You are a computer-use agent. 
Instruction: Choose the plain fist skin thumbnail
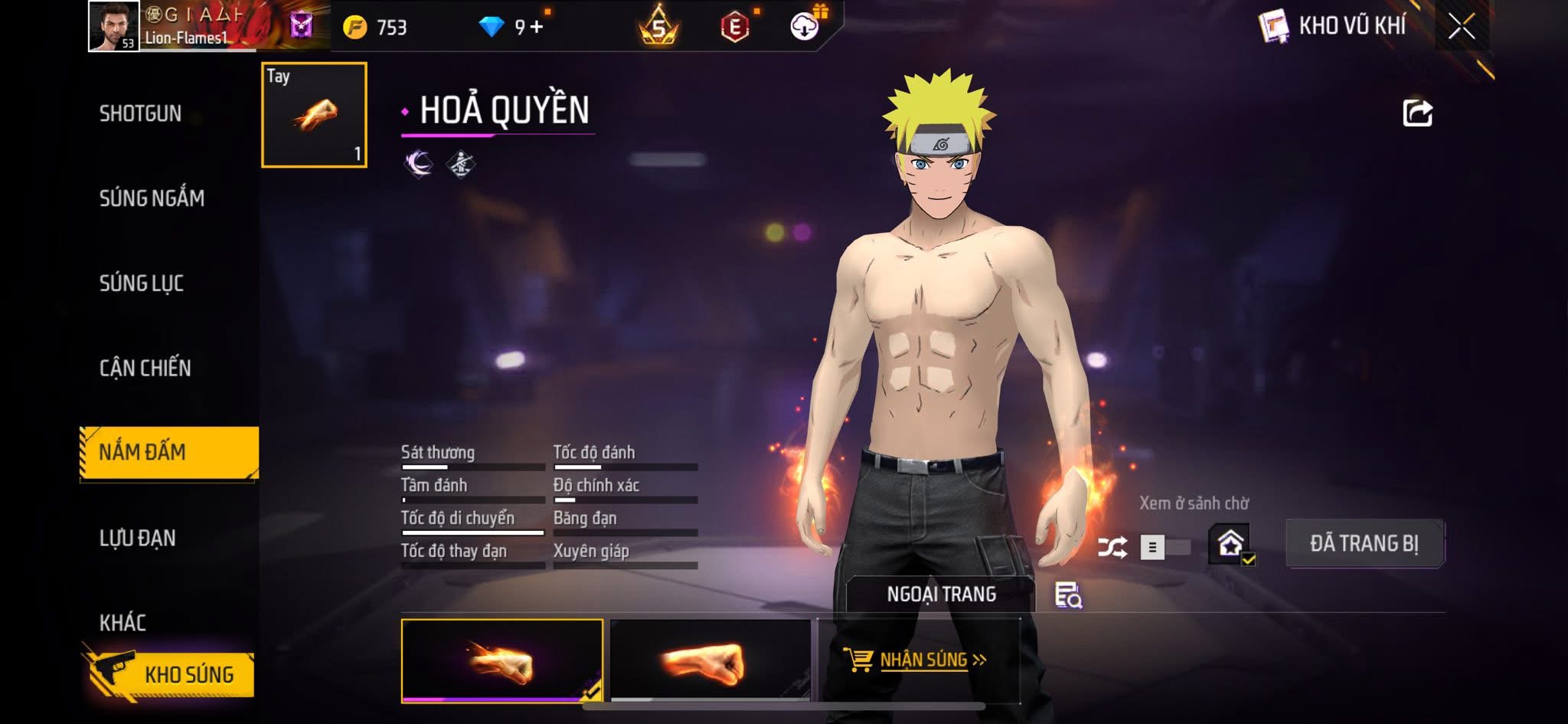click(x=710, y=660)
